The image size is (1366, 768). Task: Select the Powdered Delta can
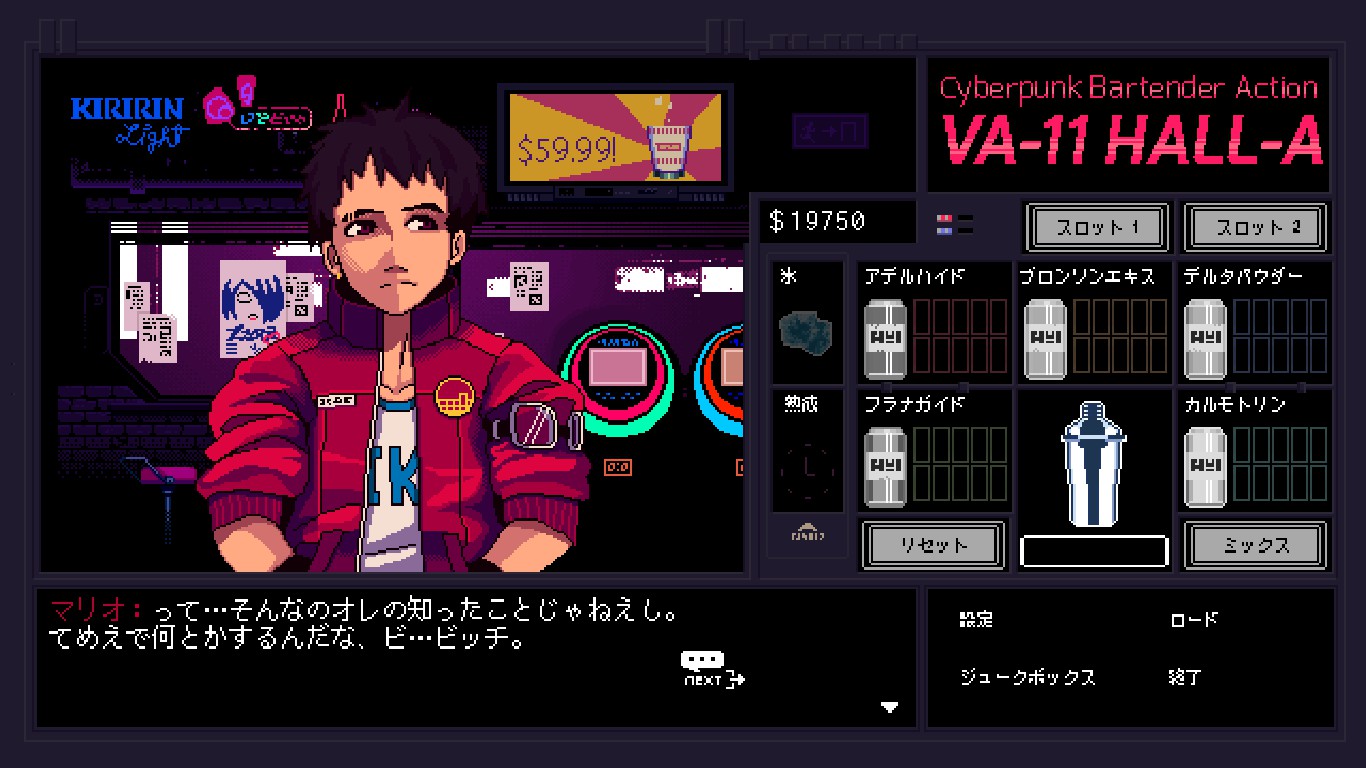1204,337
